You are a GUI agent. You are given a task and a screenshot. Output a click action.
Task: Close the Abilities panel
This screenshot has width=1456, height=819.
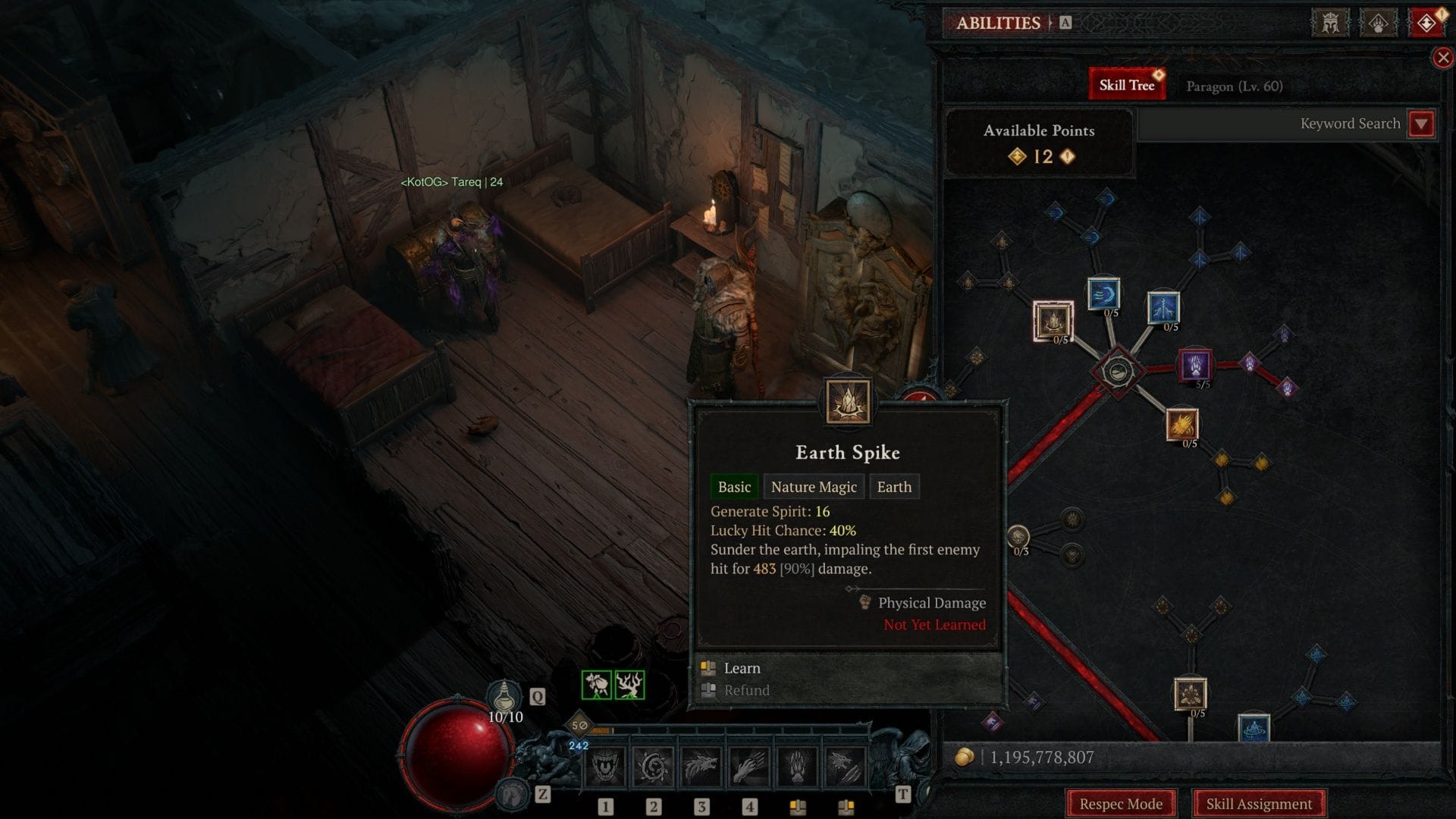(x=1442, y=58)
